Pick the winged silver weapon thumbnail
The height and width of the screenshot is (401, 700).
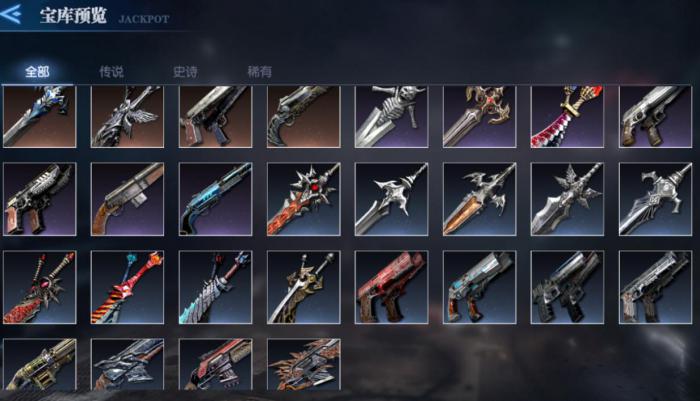127,117
